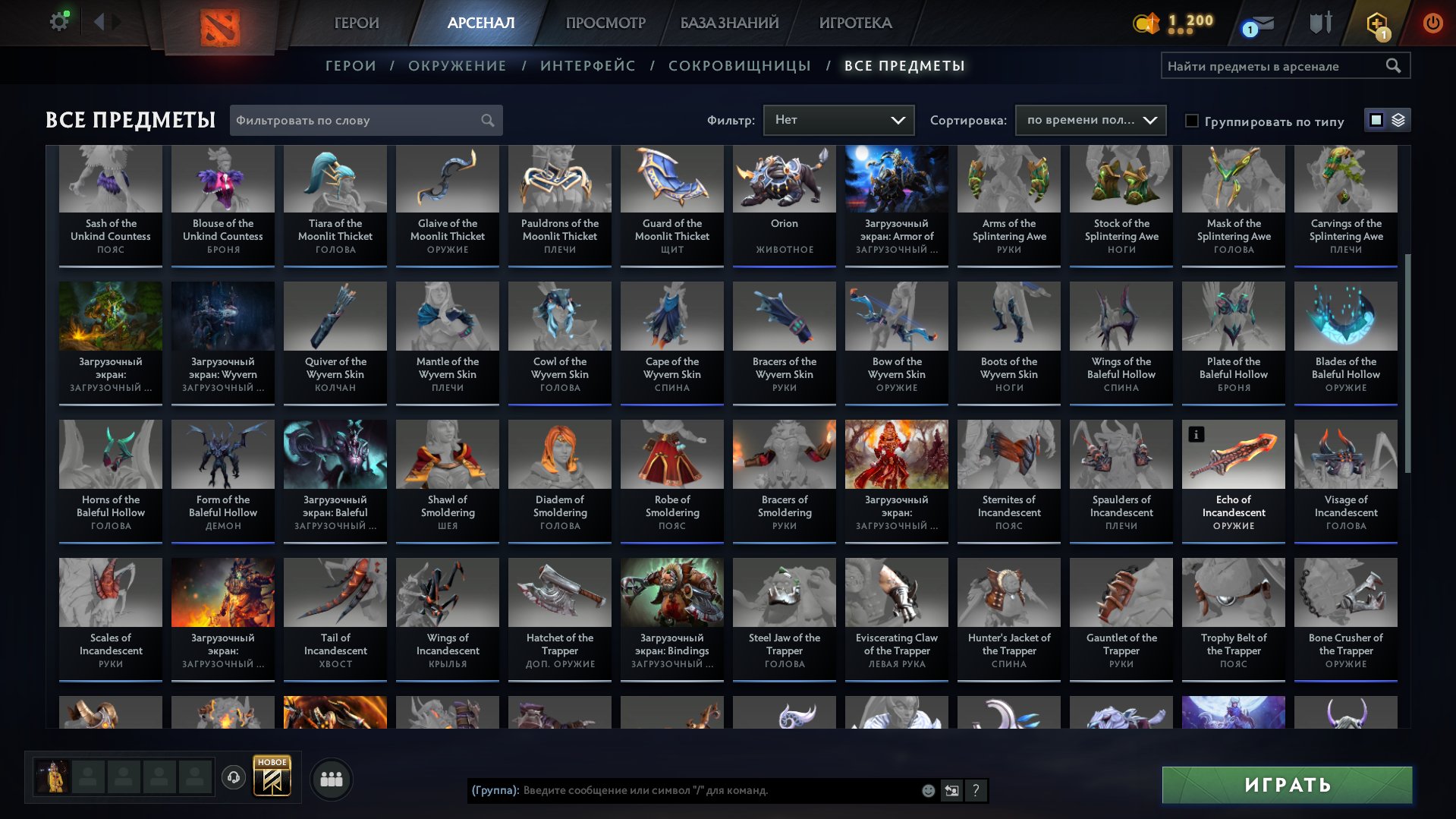Switch to the ИГРОТЕКА tab
Viewport: 1456px width, 819px height.
coord(854,23)
